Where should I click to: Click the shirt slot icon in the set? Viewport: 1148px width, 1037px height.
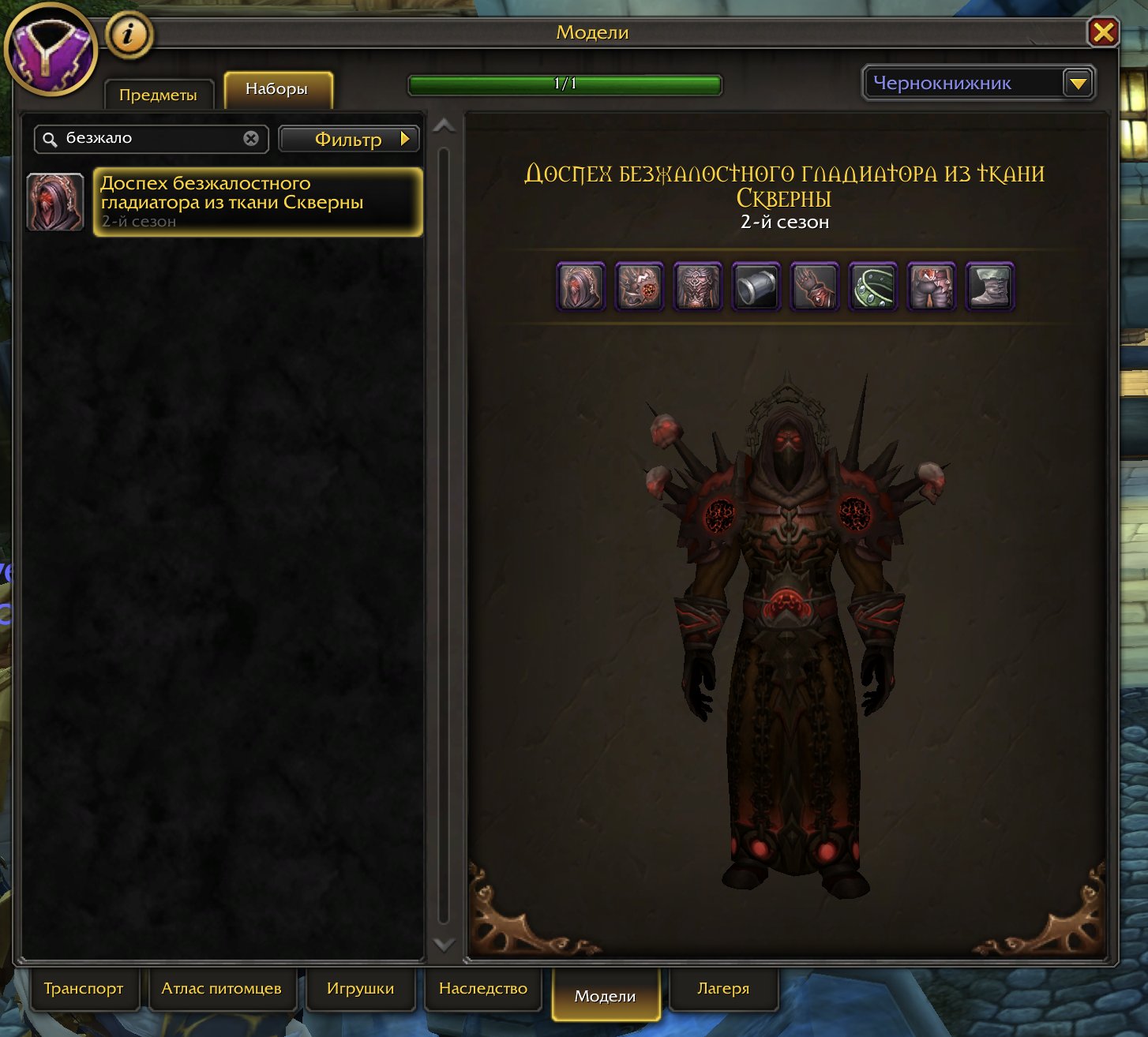pos(756,286)
